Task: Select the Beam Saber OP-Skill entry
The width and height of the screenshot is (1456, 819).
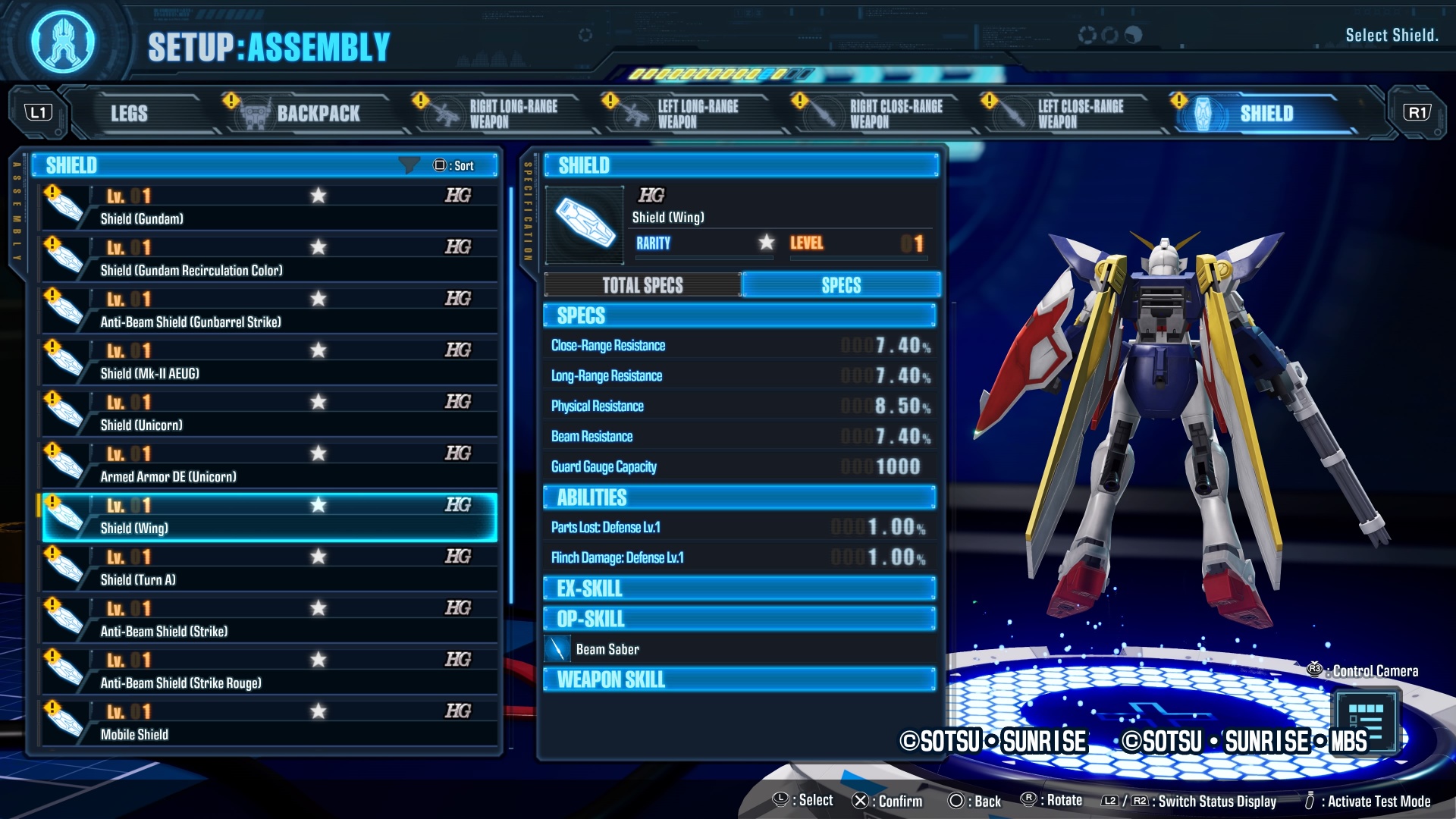Action: coord(607,649)
